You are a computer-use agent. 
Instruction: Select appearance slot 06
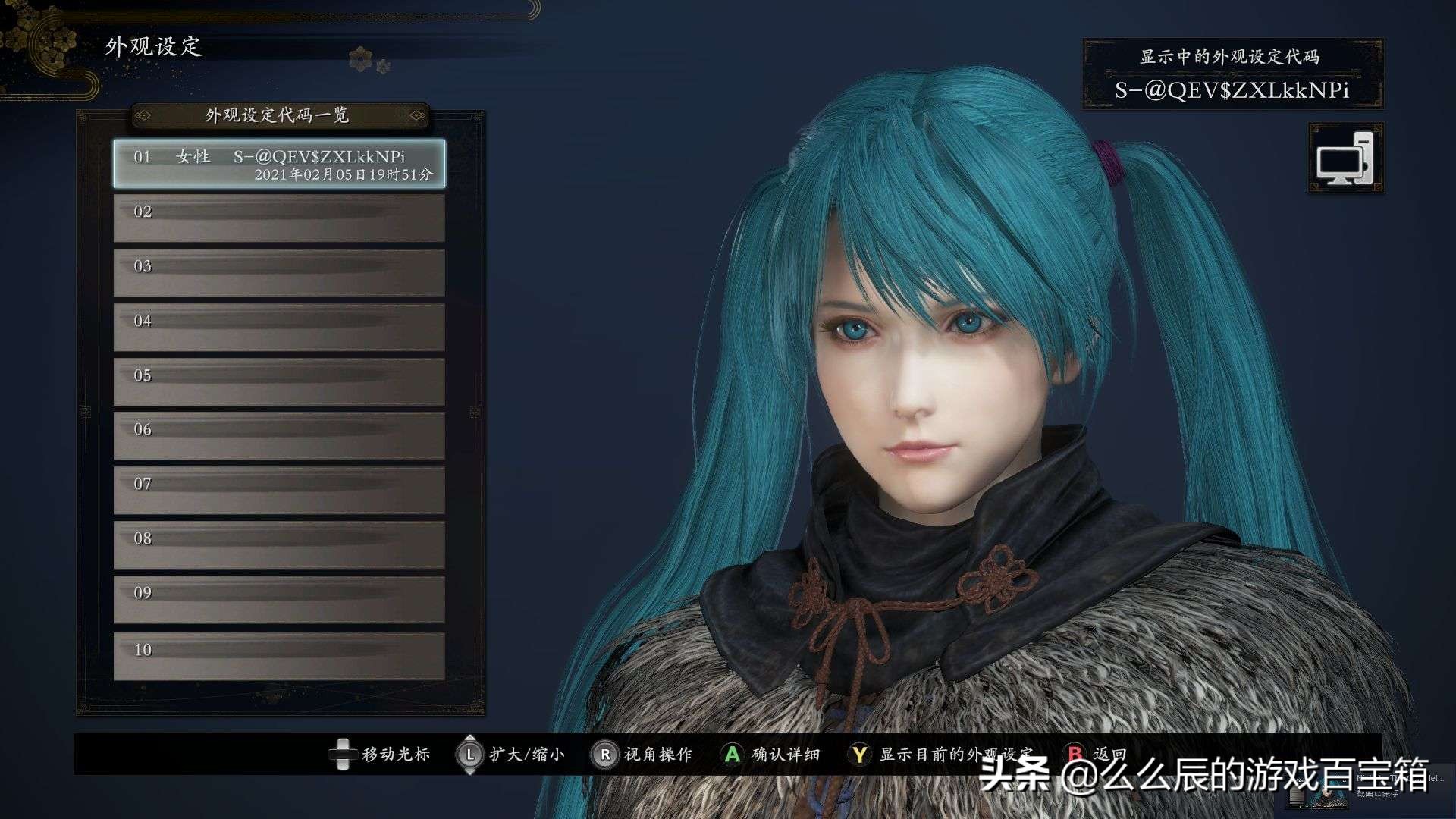[279, 436]
